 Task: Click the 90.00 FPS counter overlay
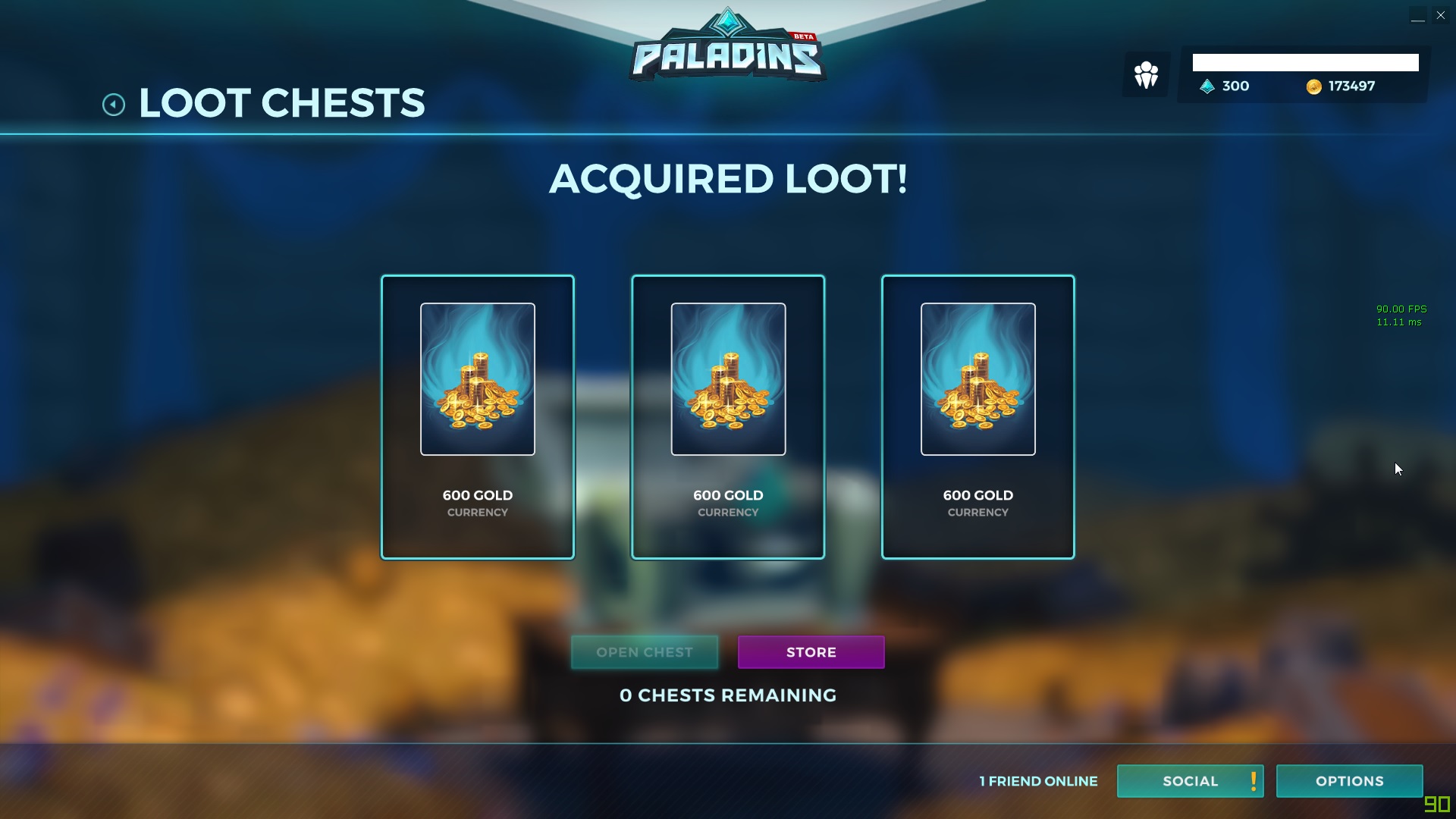click(1401, 309)
